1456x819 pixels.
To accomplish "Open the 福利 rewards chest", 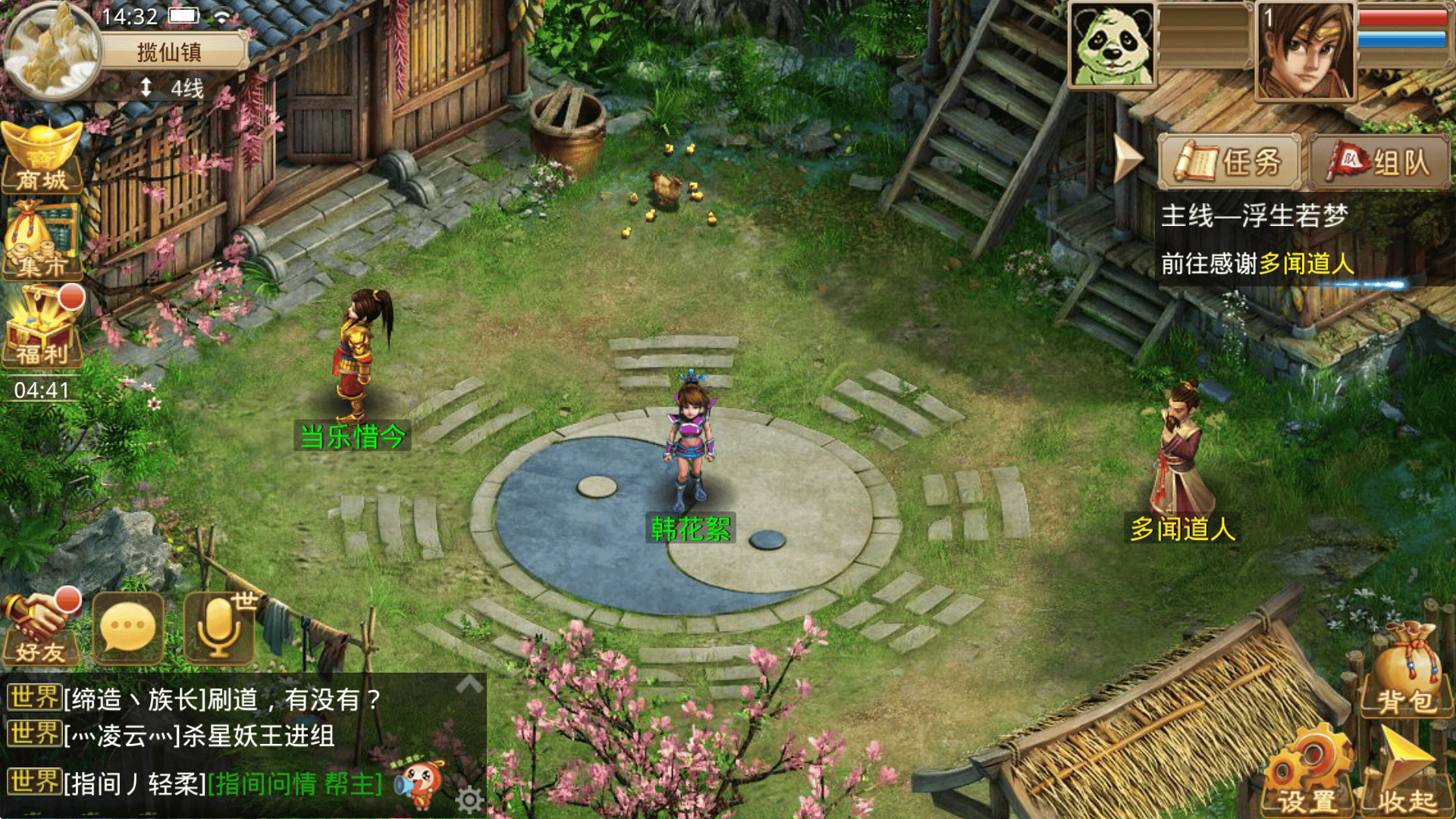I will (x=42, y=328).
